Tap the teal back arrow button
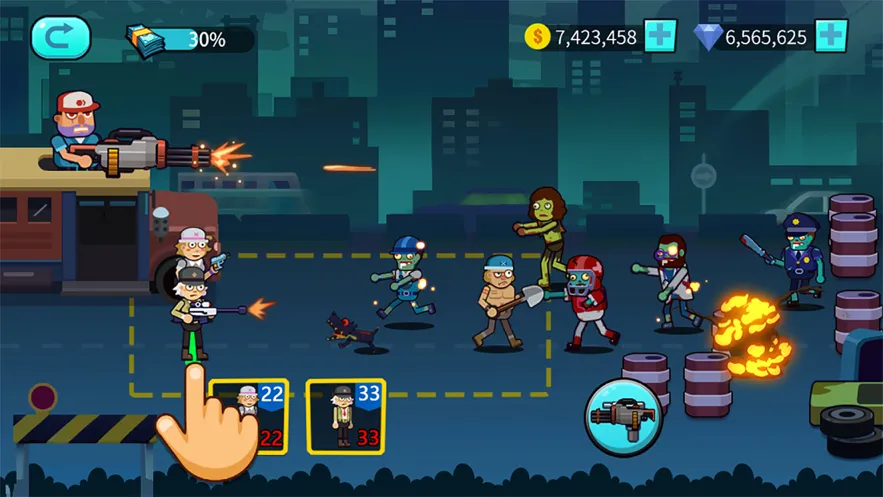 pyautogui.click(x=60, y=38)
